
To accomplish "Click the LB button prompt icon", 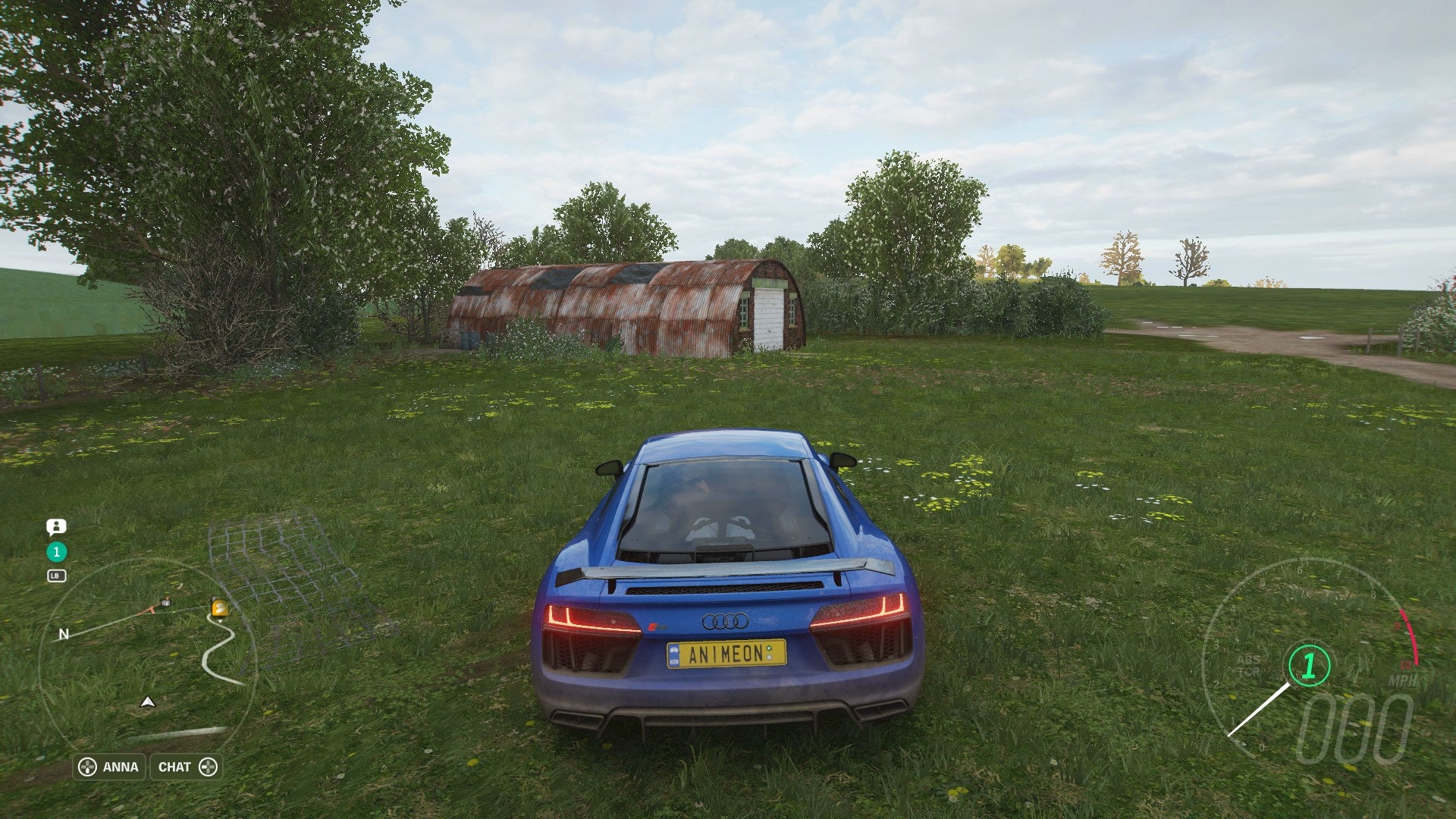I will [56, 575].
